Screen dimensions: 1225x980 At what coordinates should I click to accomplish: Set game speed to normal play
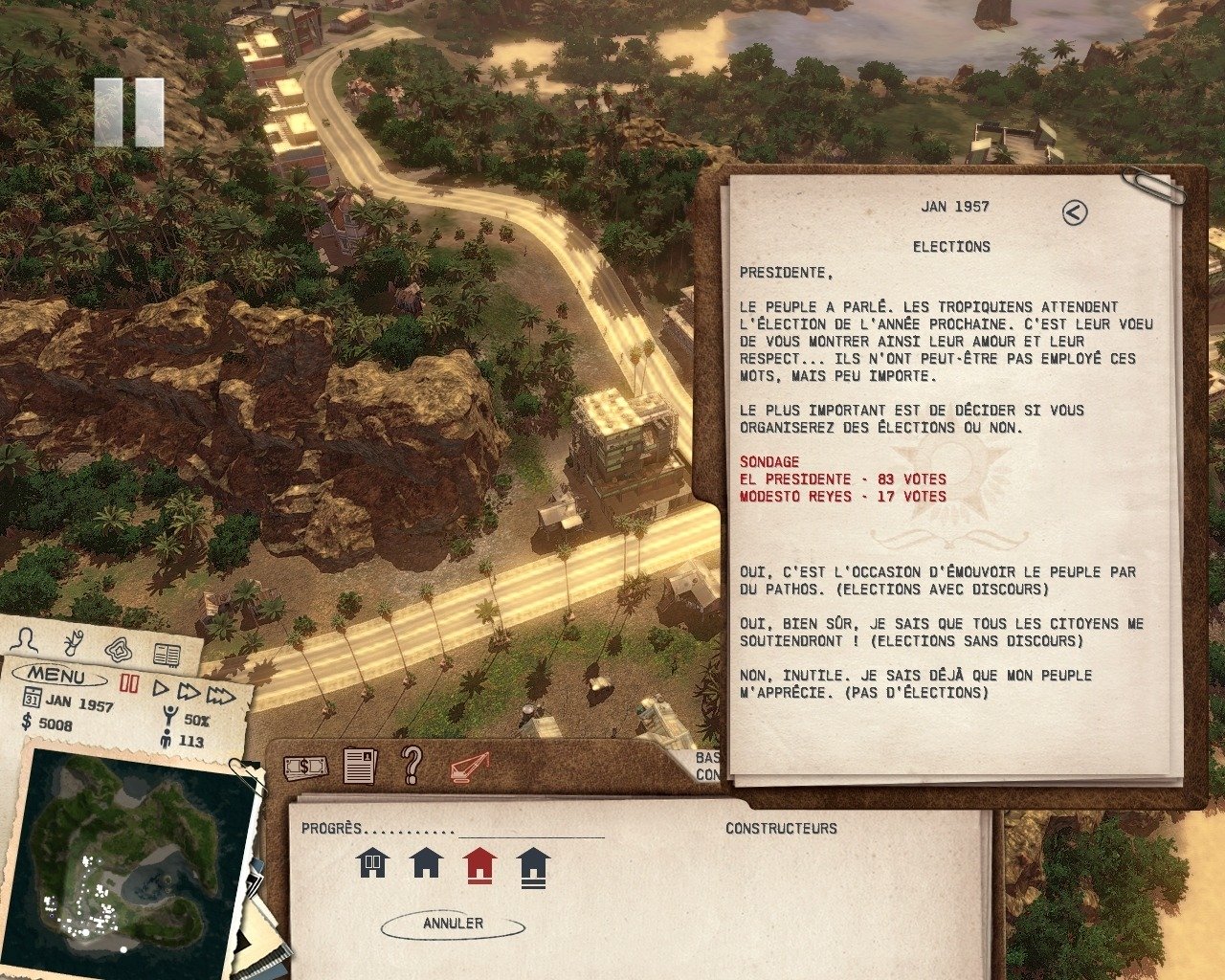click(x=161, y=689)
